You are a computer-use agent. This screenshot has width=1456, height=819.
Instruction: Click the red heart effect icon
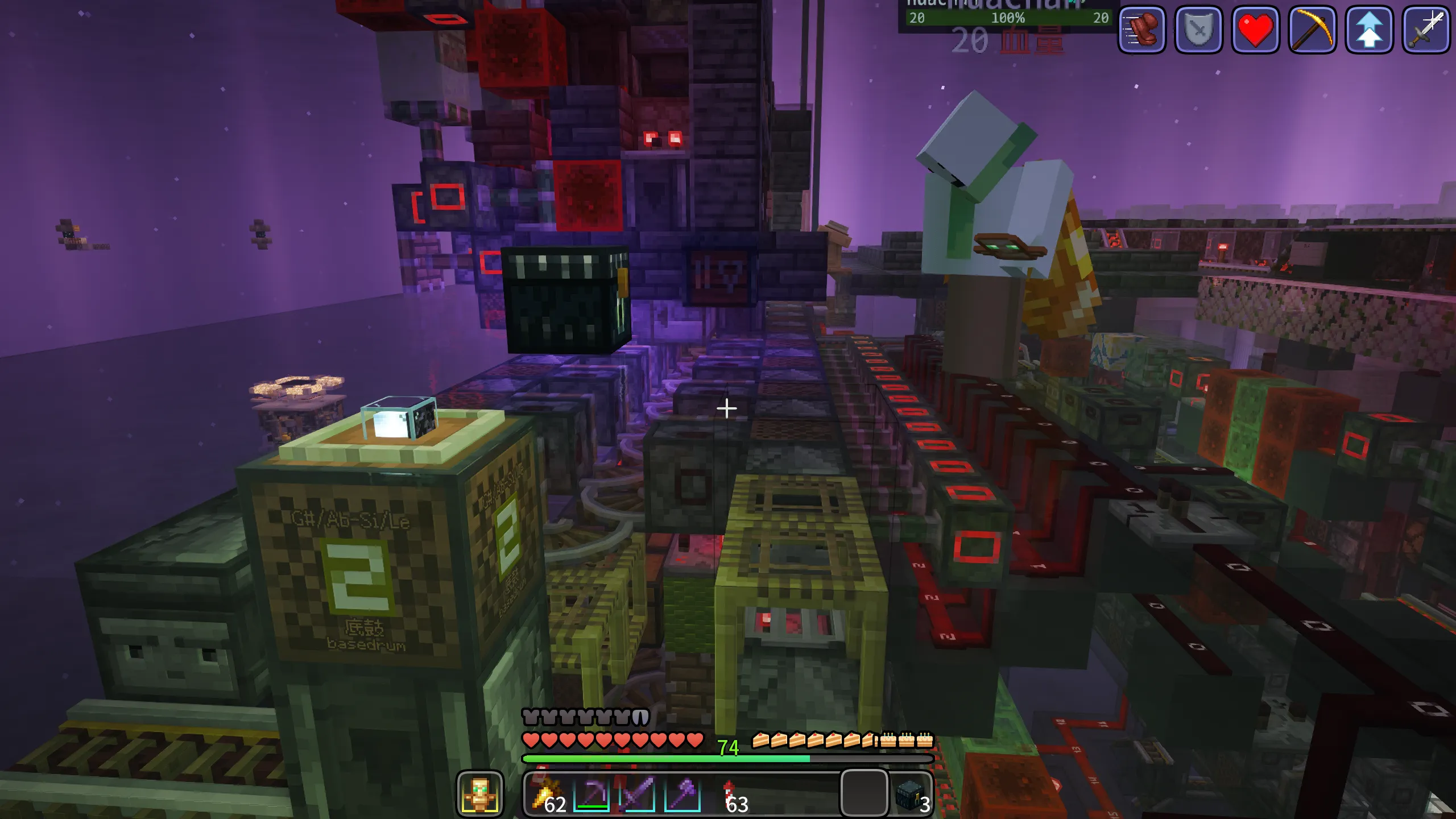pyautogui.click(x=1256, y=30)
